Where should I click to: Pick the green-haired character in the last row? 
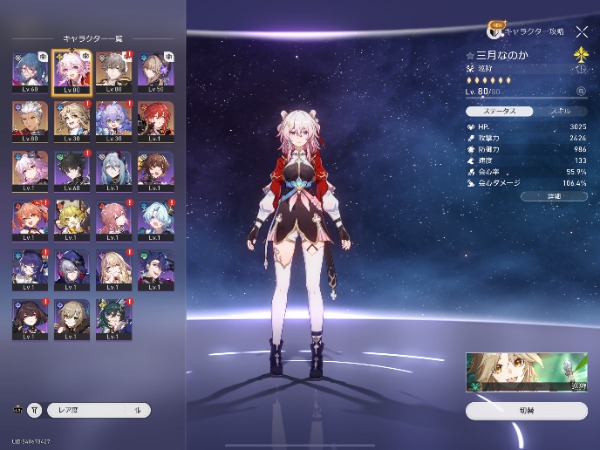[113, 317]
